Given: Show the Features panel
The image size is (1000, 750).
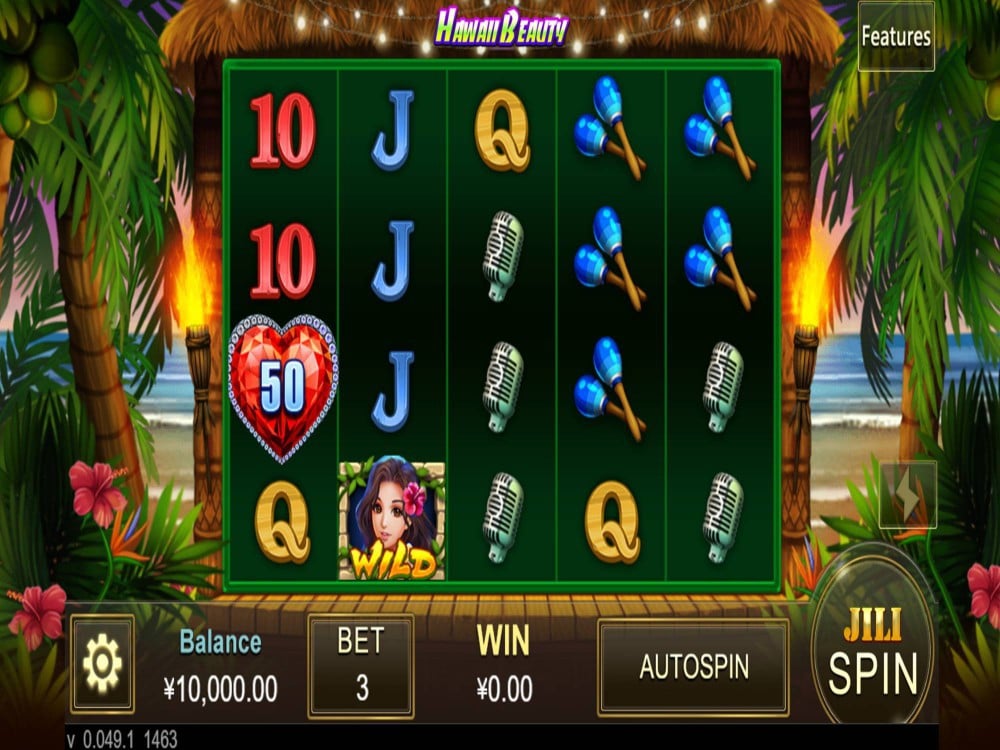Looking at the screenshot, I should [896, 37].
